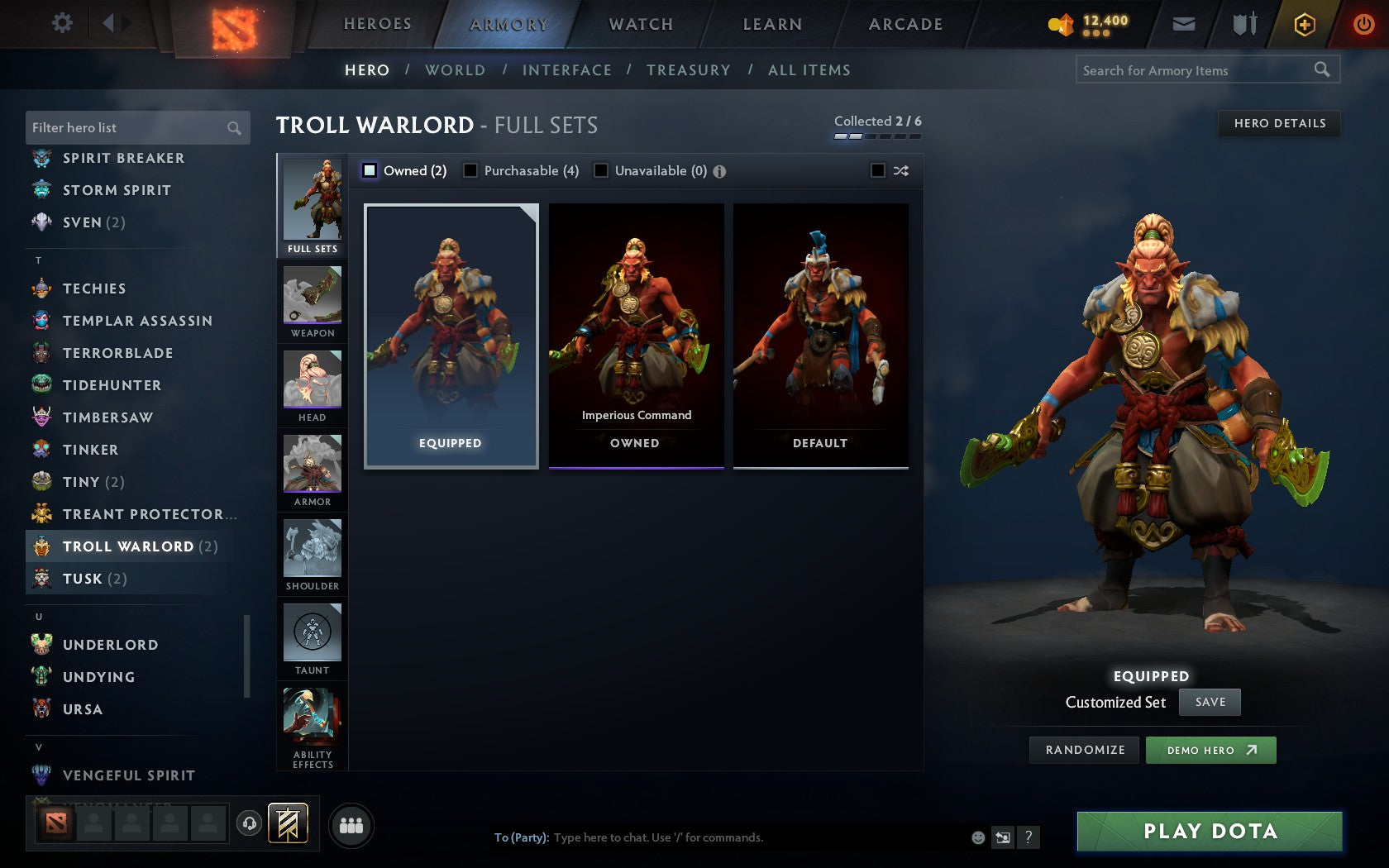Select the Full Sets category icon
This screenshot has width=1389, height=868.
click(x=313, y=201)
